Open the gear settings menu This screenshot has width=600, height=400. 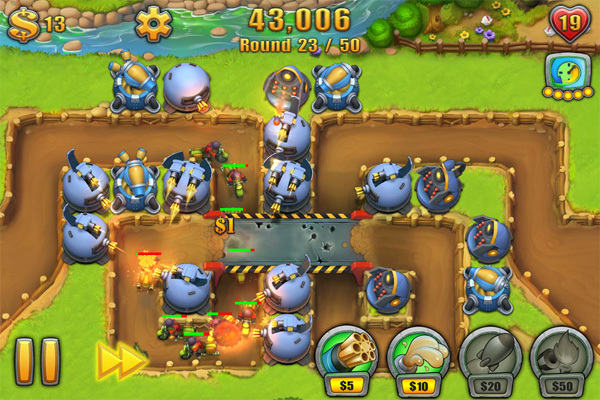(153, 22)
